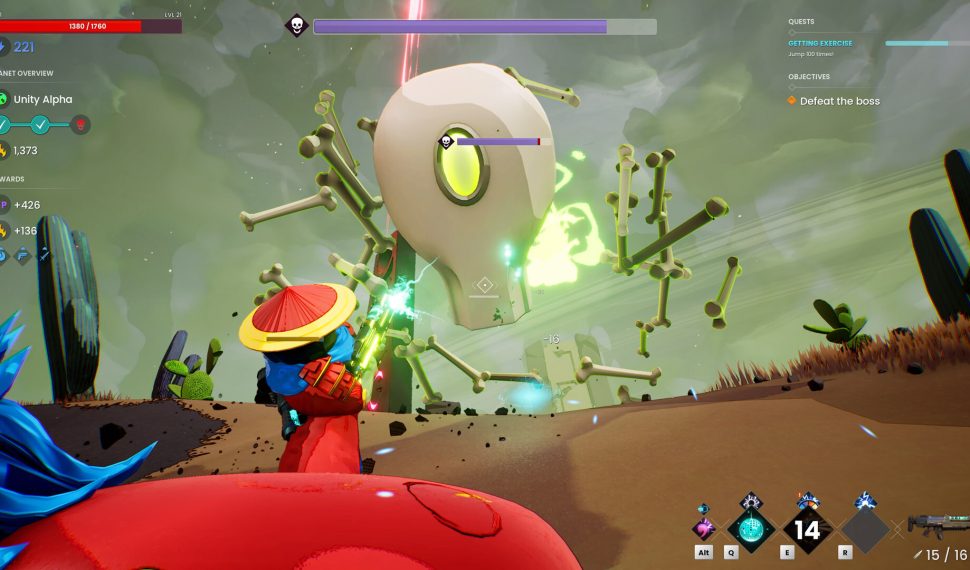
Task: Select the Defeat the boss objective
Action: 839,101
